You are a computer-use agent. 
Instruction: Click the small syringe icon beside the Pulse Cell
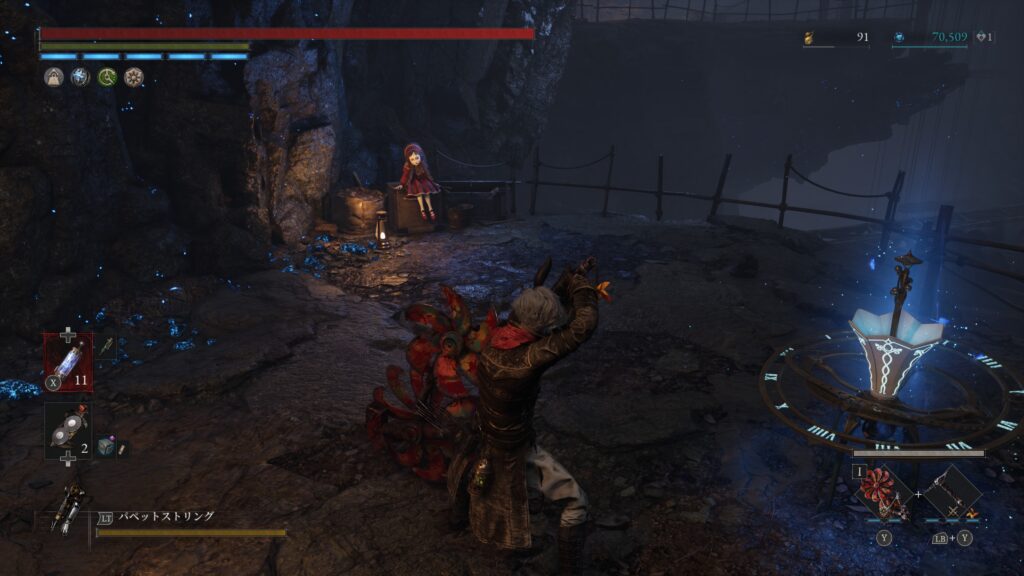click(x=104, y=346)
